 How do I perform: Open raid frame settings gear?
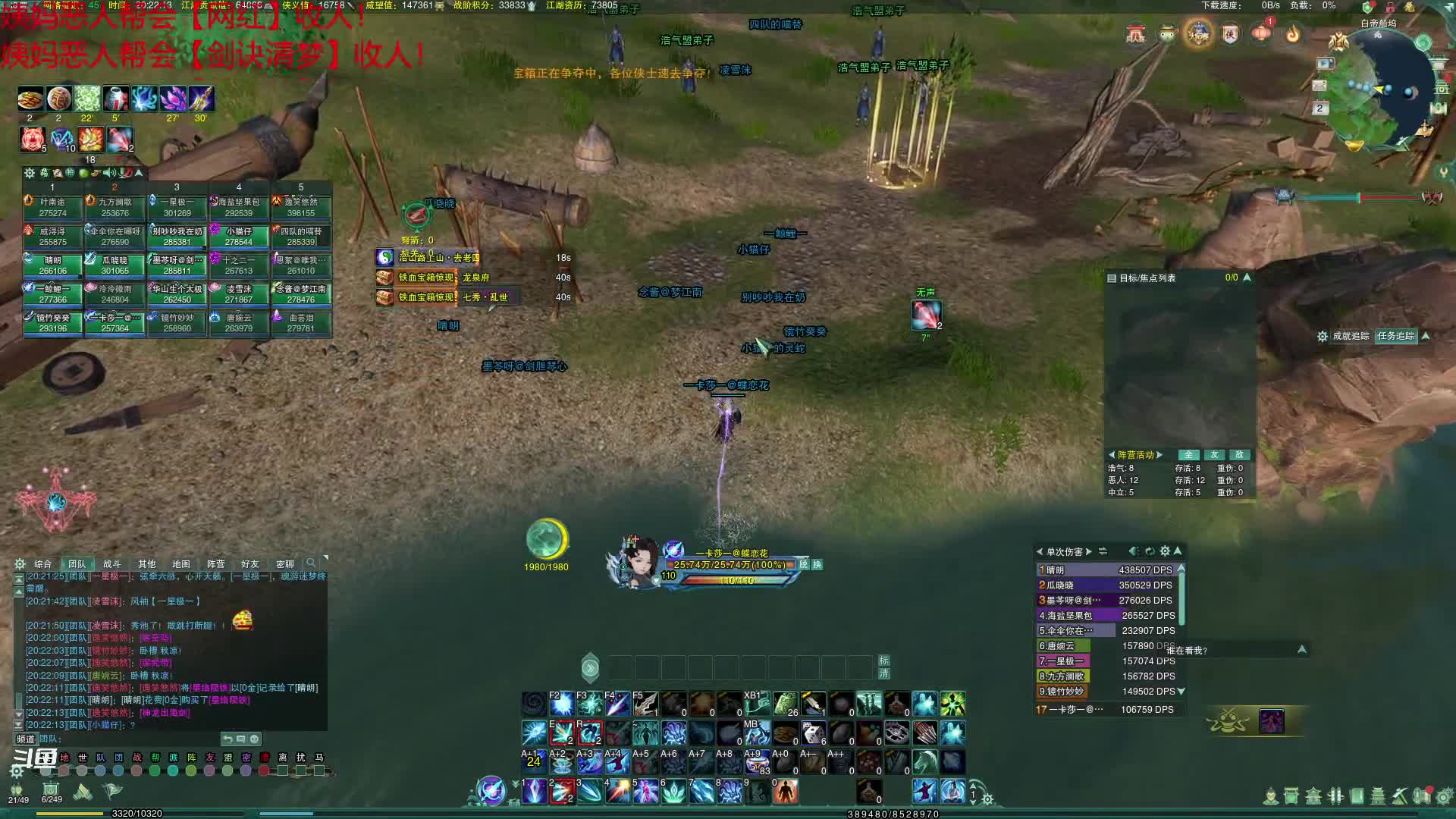coord(30,173)
